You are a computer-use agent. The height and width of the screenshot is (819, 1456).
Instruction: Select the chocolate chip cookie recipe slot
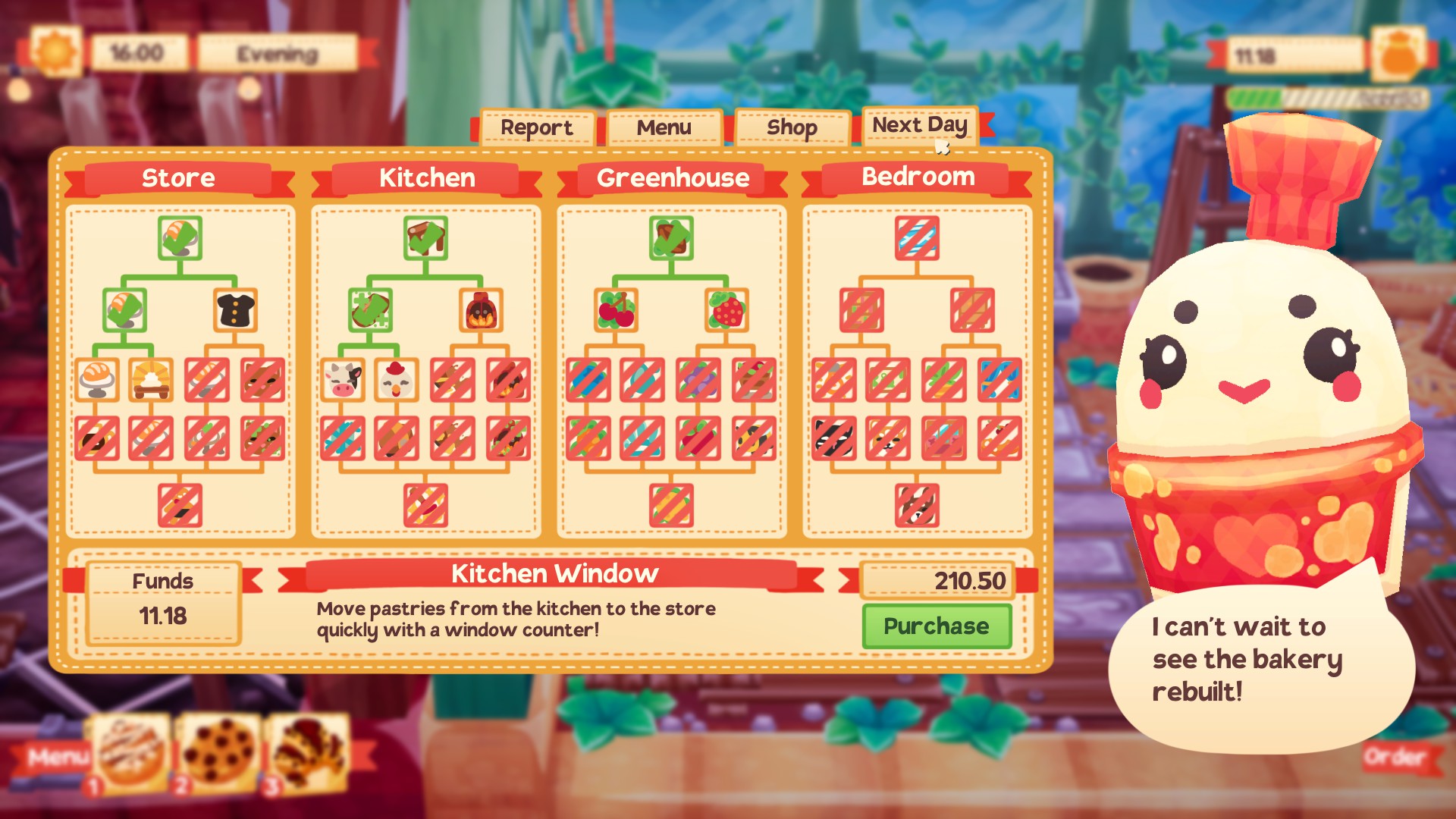219,752
